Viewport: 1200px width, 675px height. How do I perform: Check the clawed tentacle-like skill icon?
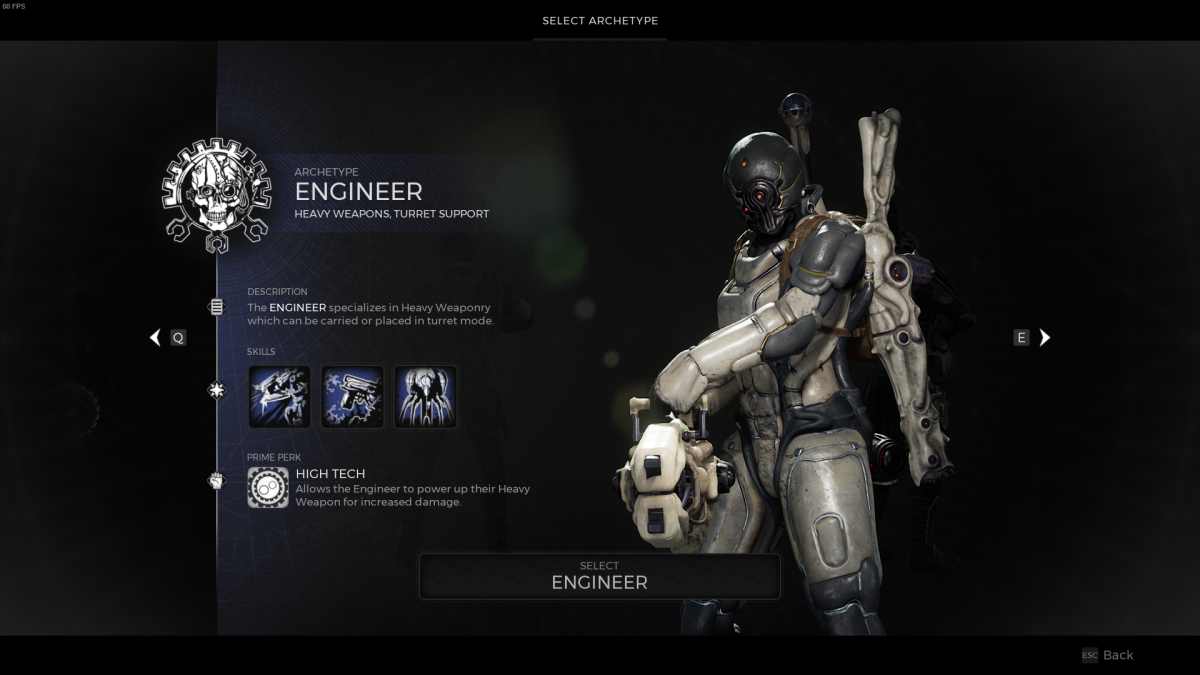[425, 397]
